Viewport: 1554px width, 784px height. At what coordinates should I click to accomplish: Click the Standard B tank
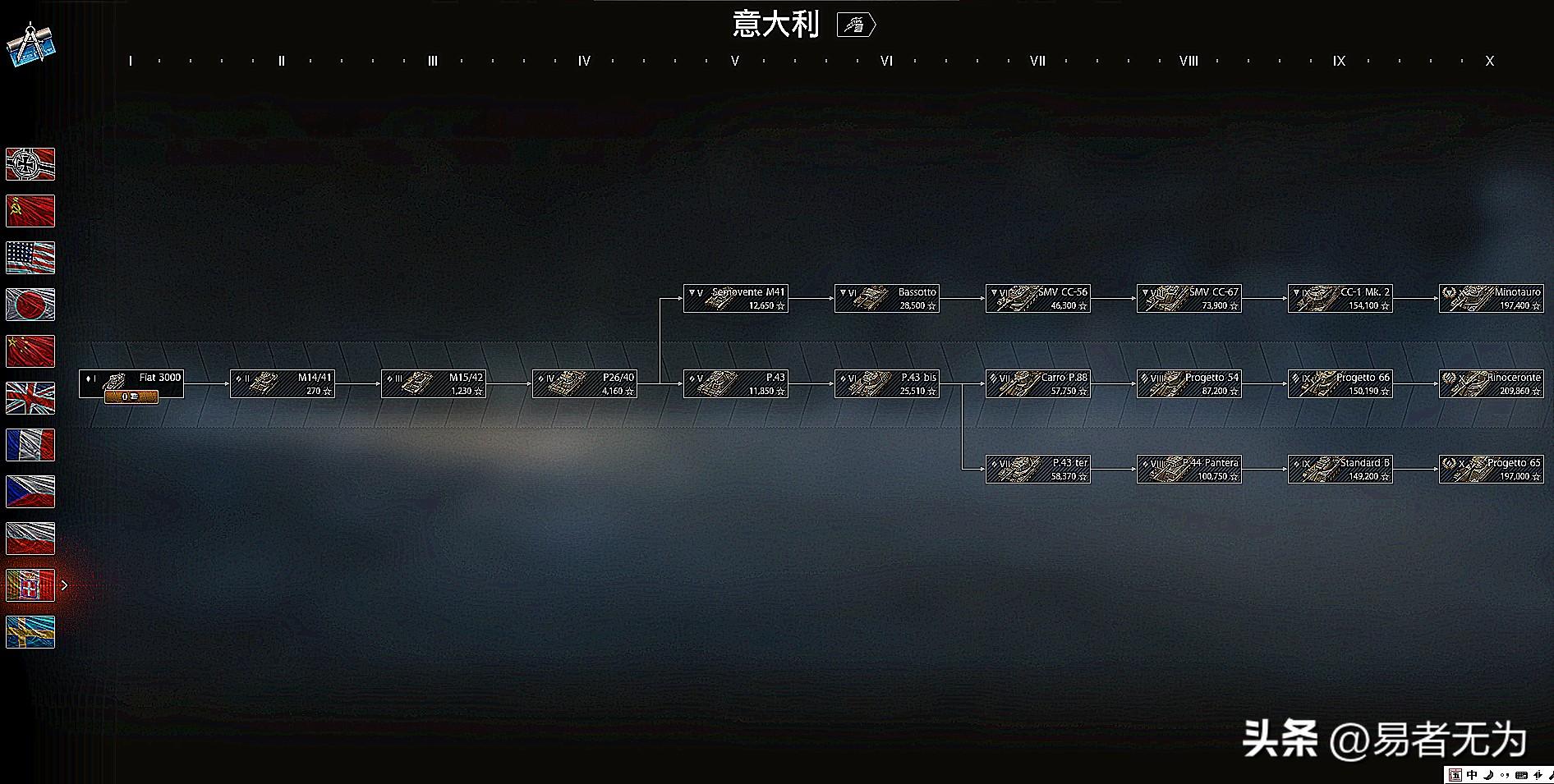click(1340, 469)
